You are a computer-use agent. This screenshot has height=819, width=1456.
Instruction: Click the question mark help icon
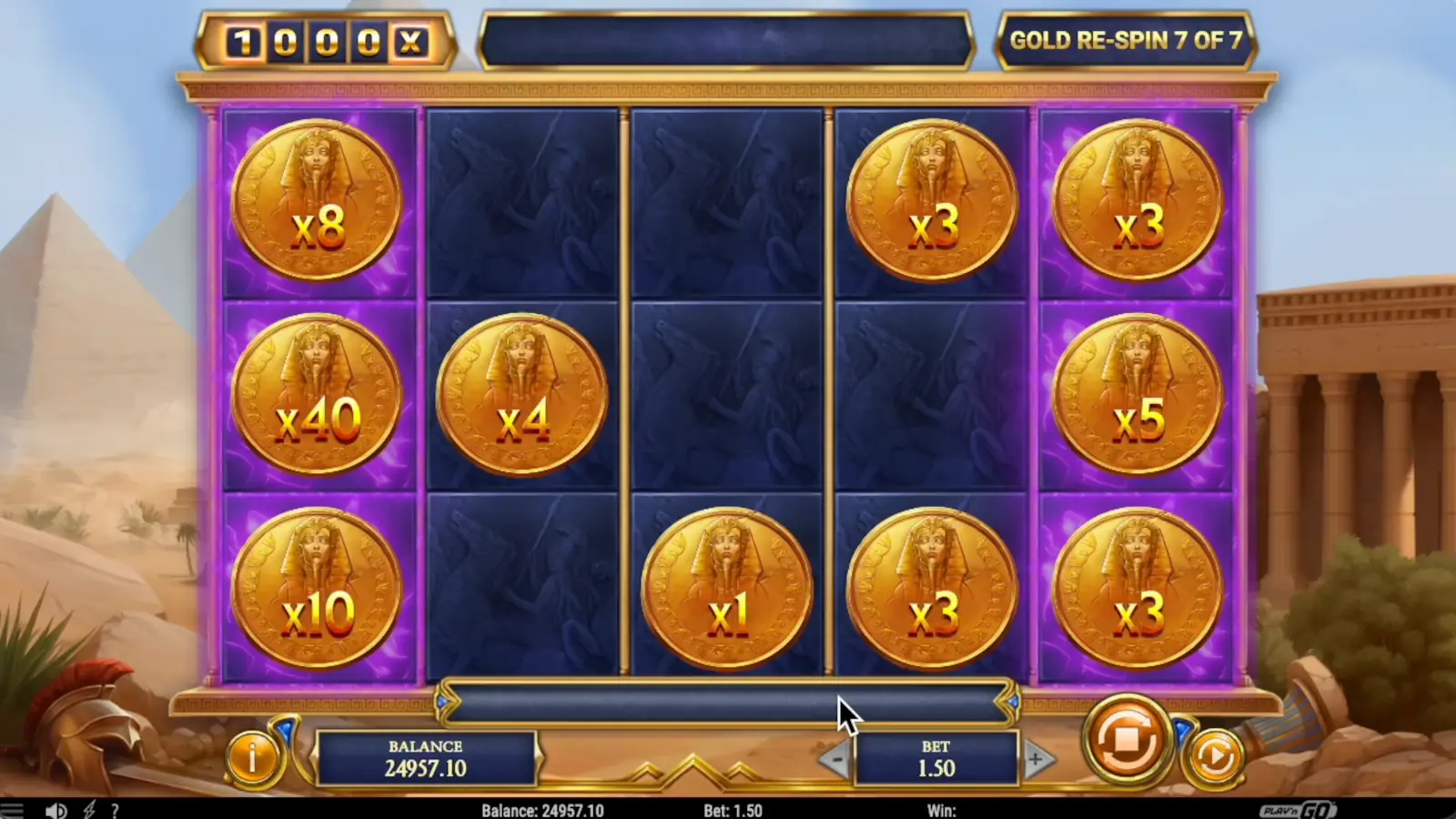113,809
